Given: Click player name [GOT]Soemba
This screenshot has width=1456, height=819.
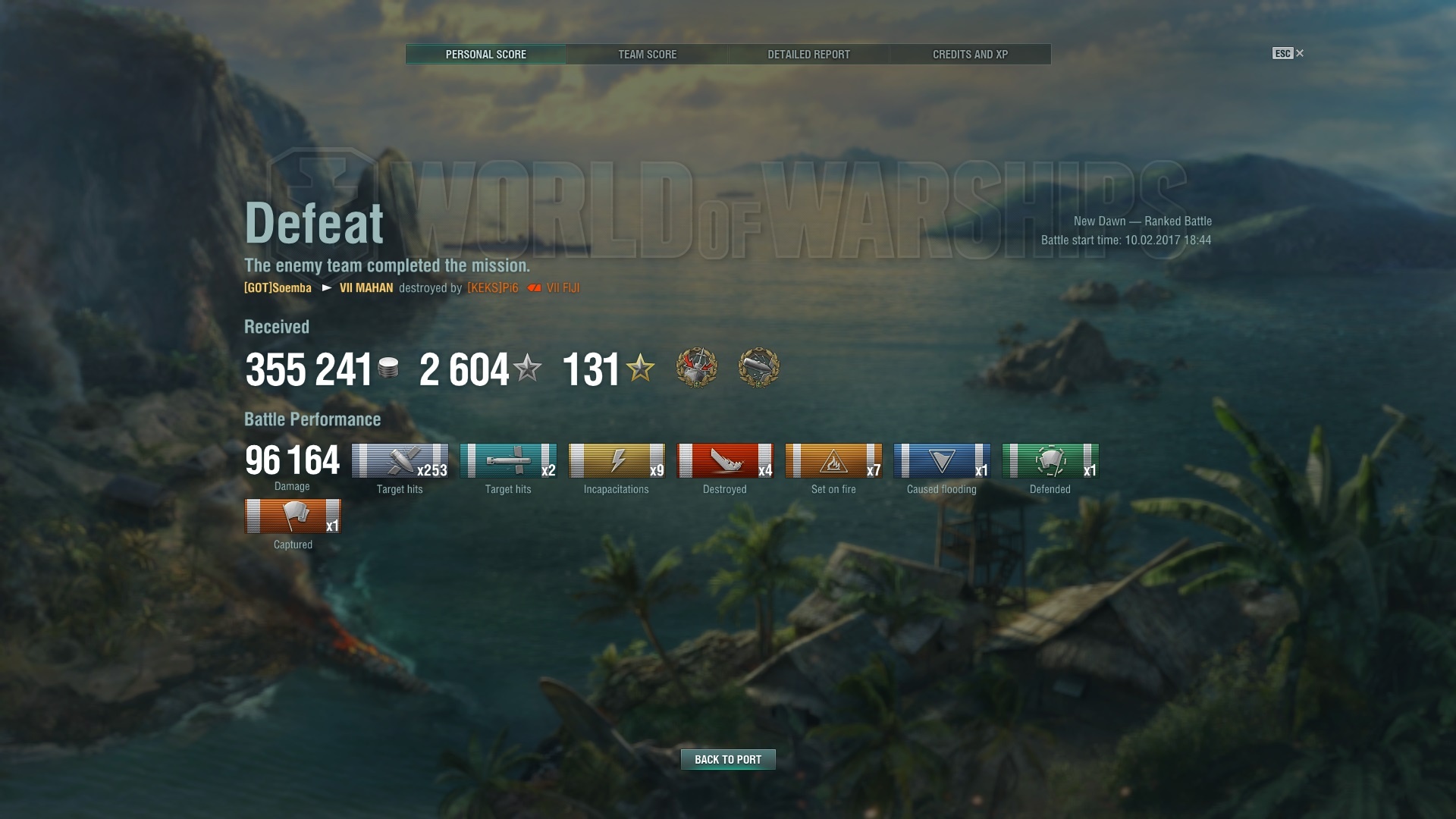Looking at the screenshot, I should coord(278,288).
